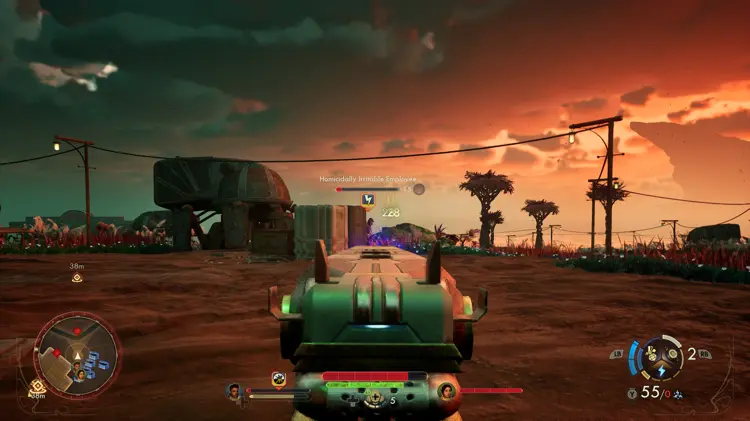
Task: Open the circular minimap
Action: [x=77, y=355]
